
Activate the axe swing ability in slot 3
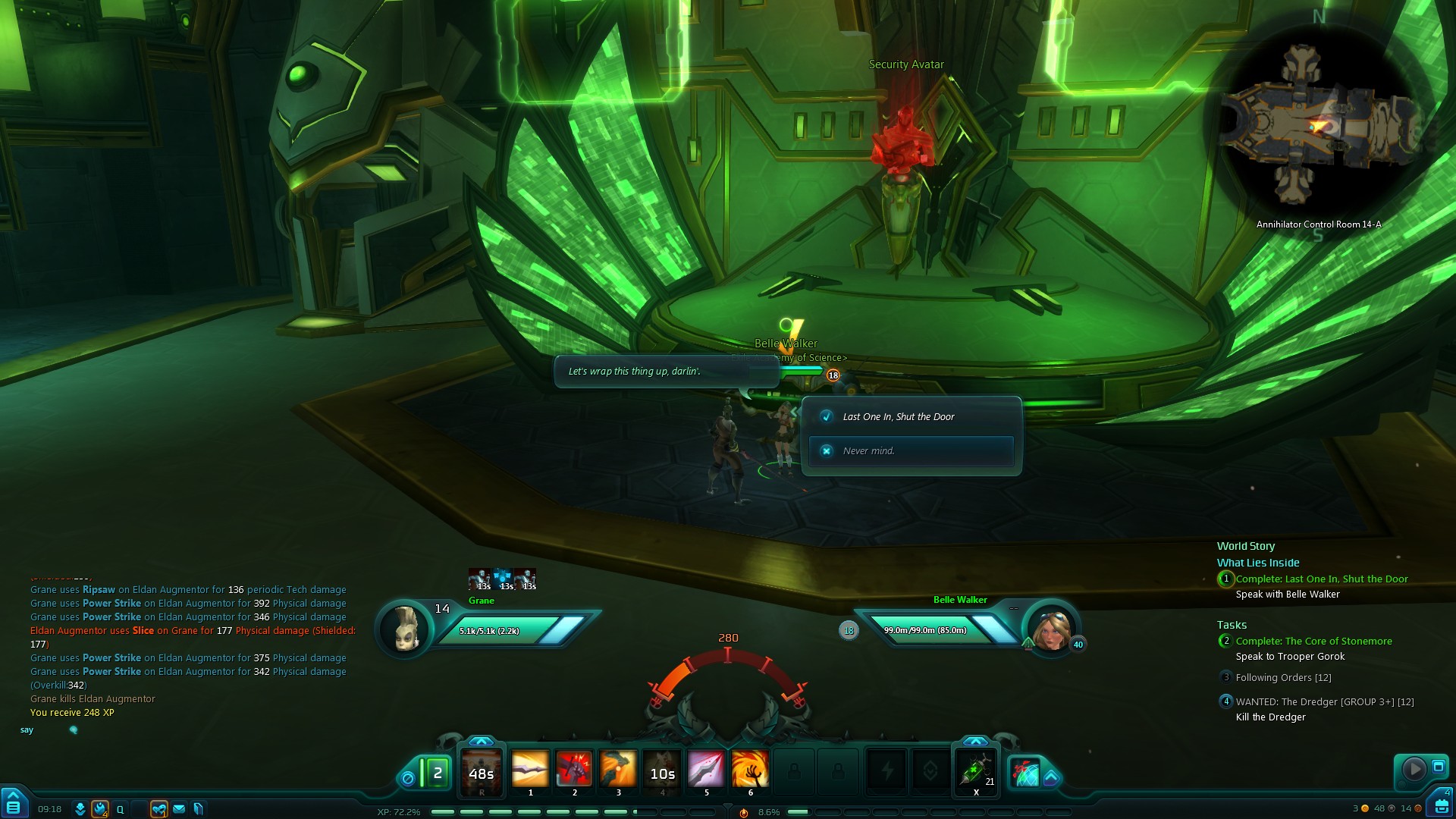pos(618,770)
